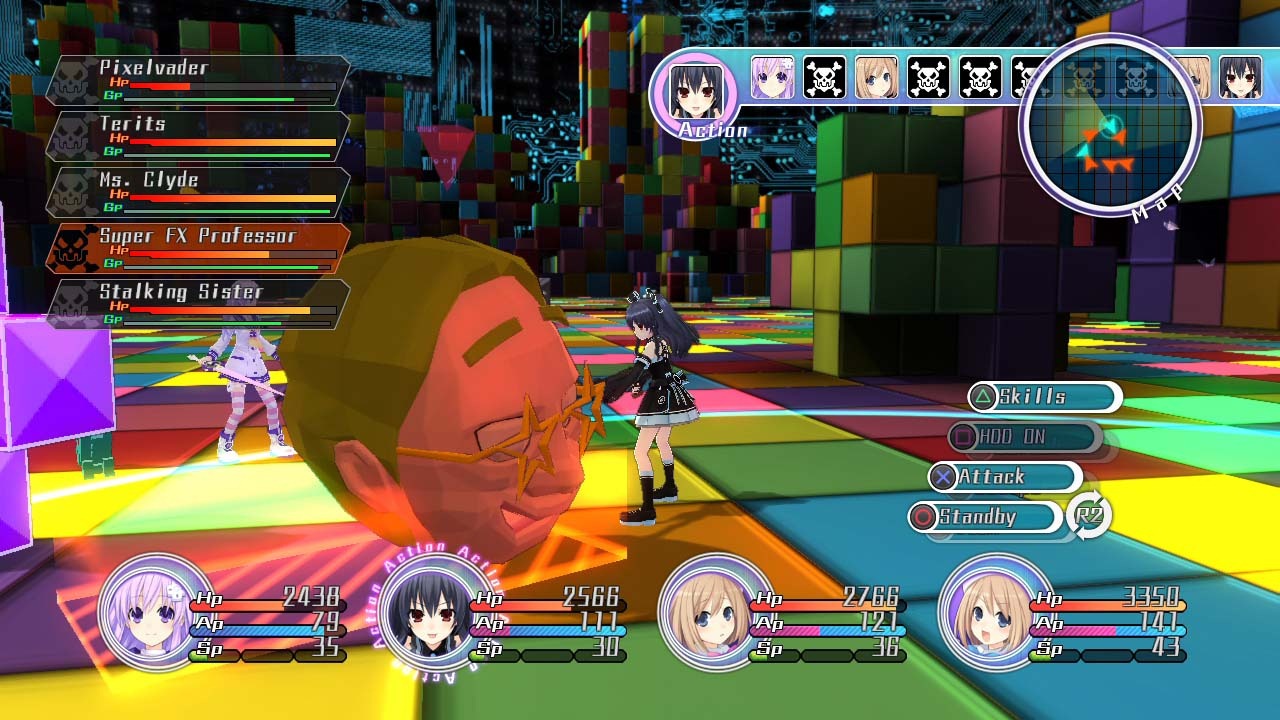
Task: Target Terits in the enemy list
Action: tap(198, 136)
